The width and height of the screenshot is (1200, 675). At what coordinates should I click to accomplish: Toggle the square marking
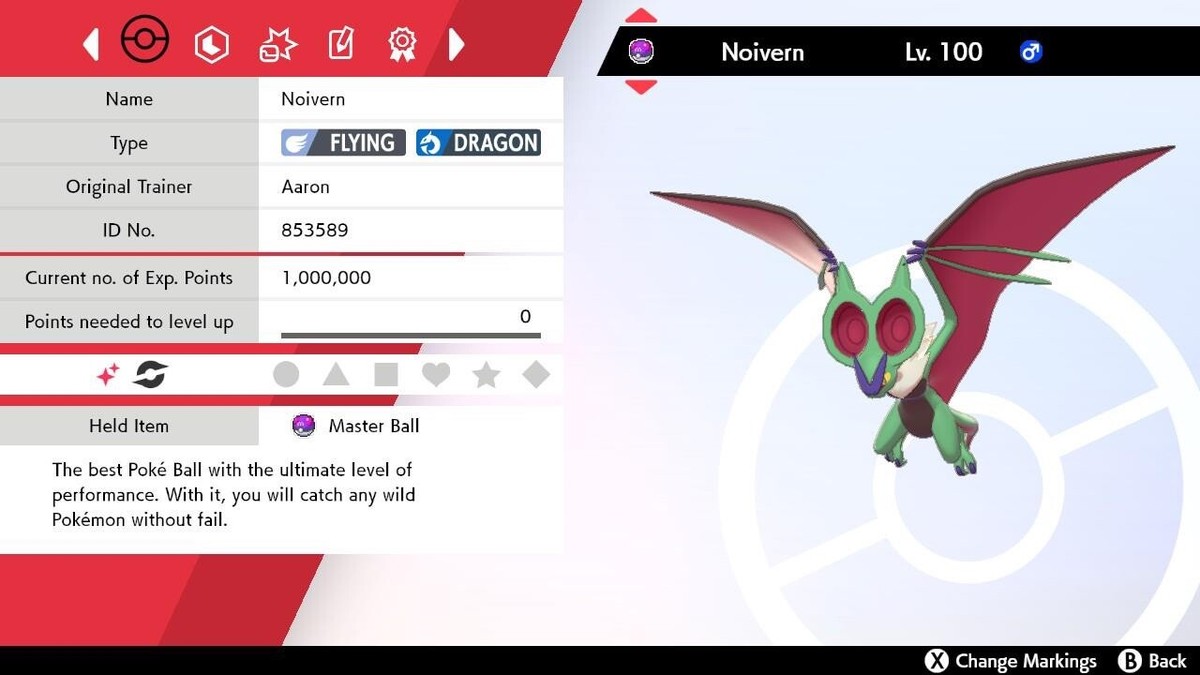(386, 375)
